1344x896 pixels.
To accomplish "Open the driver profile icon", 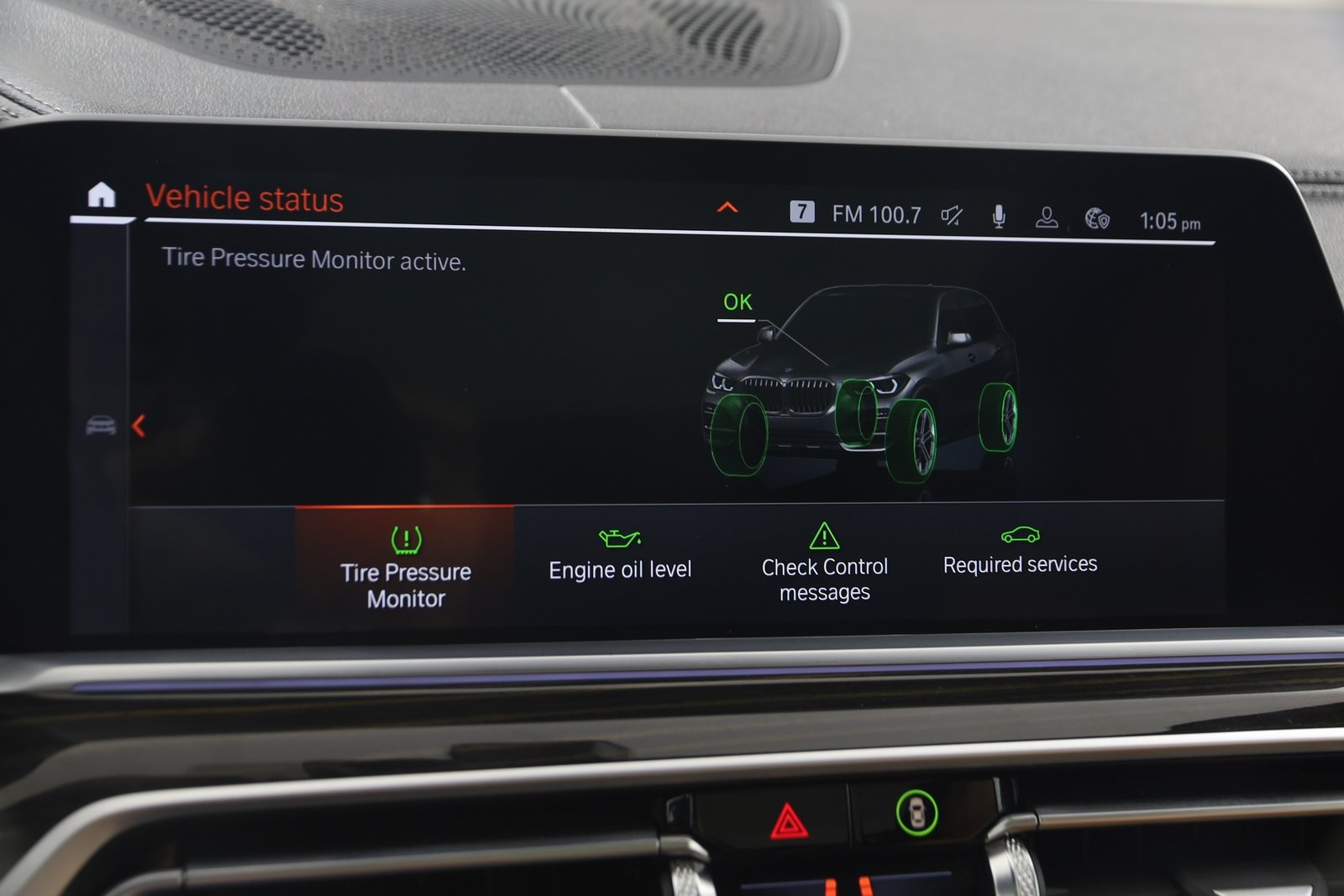I will (x=1046, y=215).
